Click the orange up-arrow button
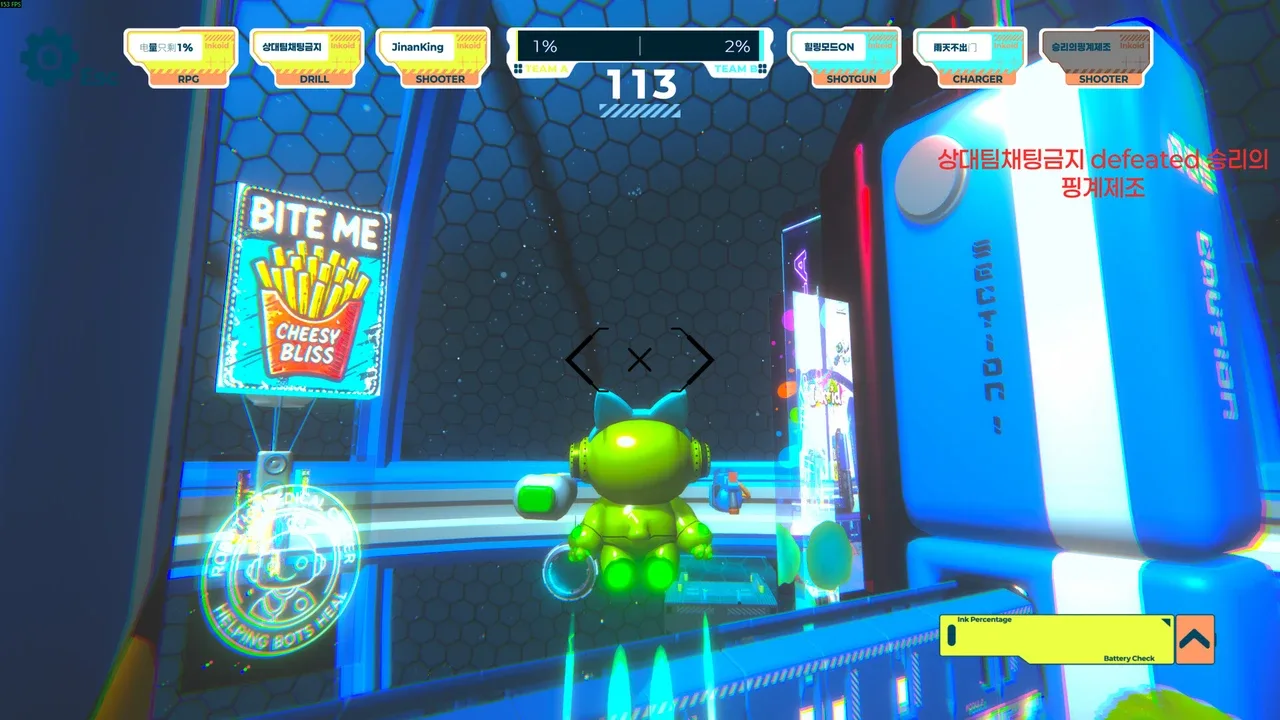Screen dimensions: 1280x720 tap(1194, 639)
